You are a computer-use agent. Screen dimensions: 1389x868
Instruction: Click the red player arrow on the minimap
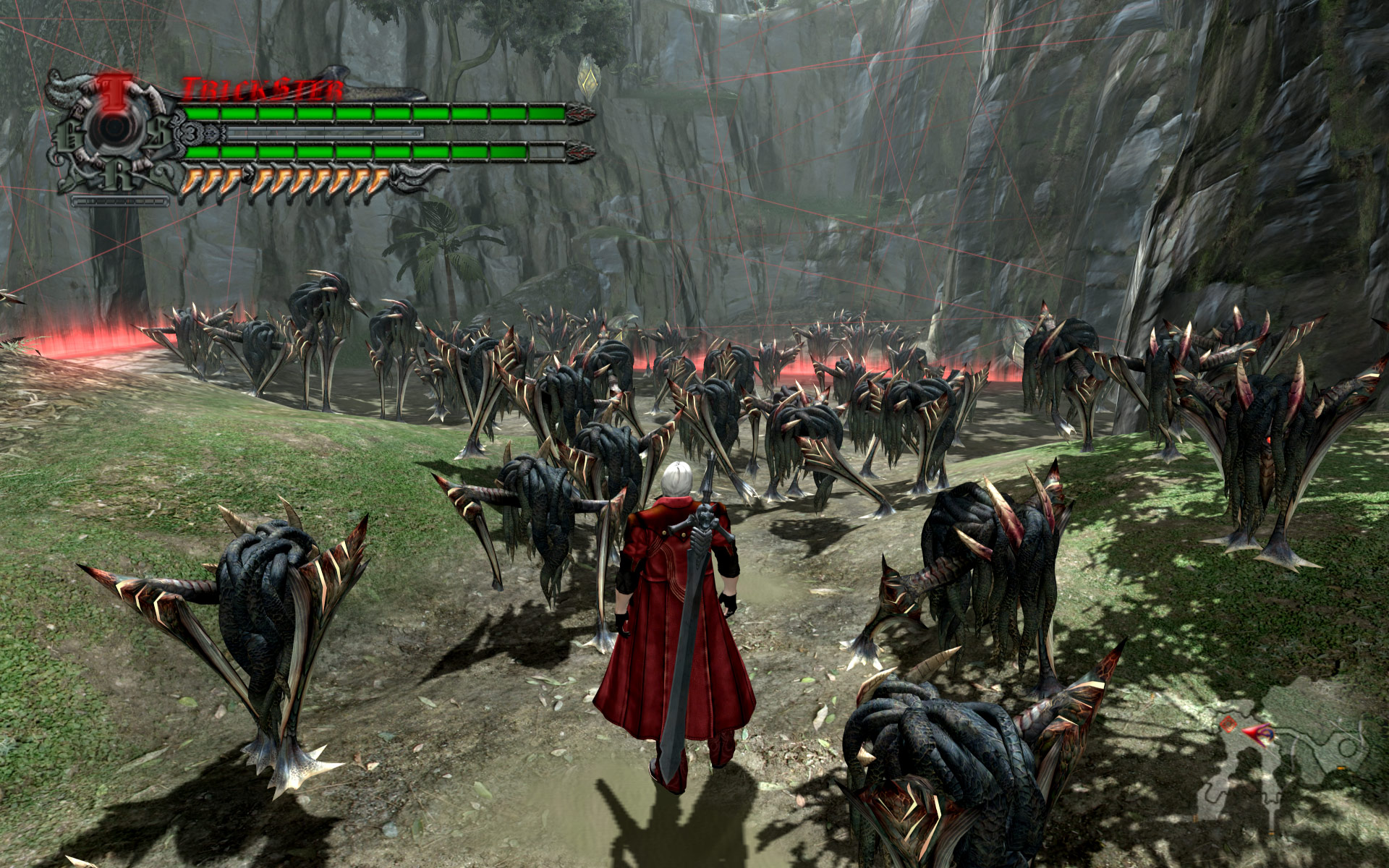[x=1255, y=734]
